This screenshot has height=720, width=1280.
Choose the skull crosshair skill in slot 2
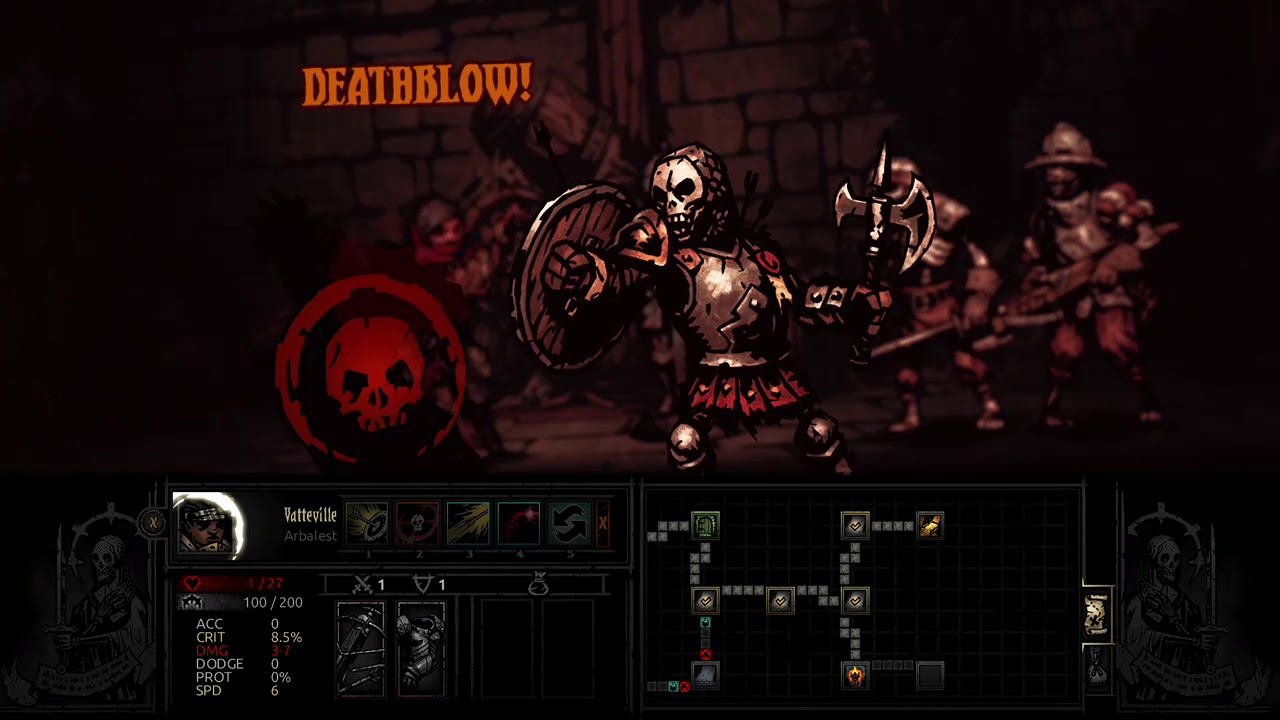[x=418, y=524]
